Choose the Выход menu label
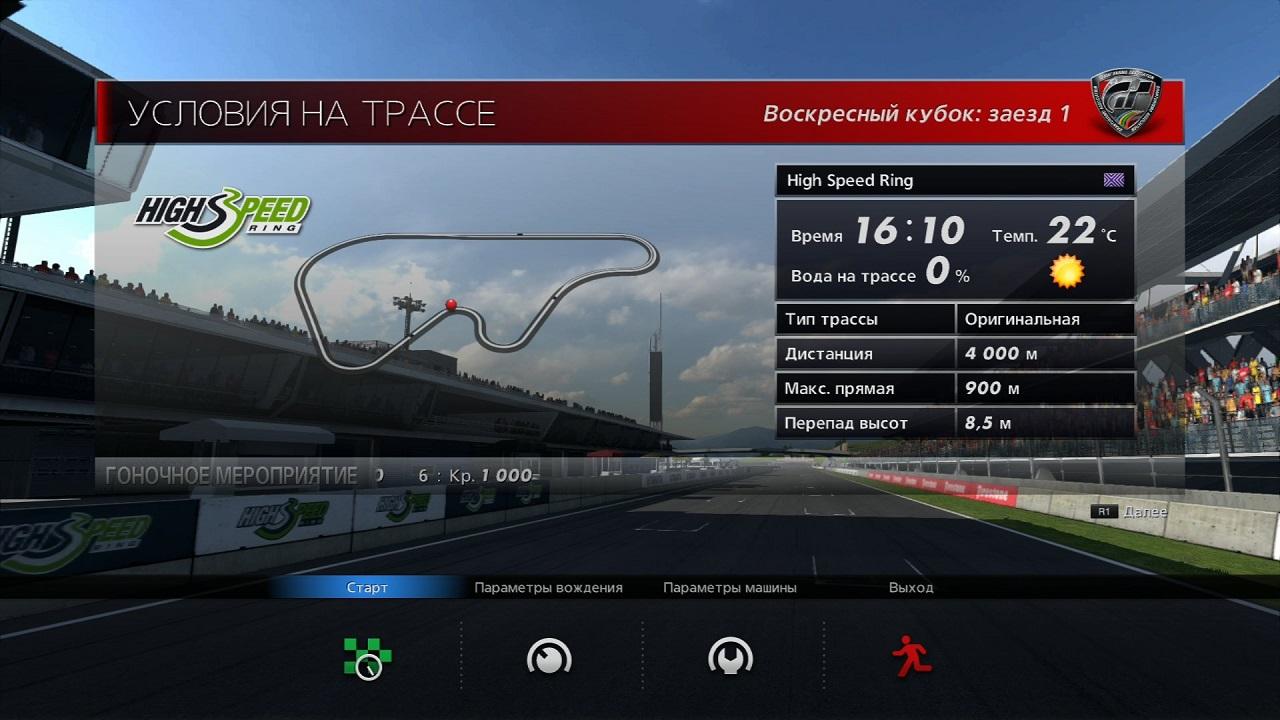 coord(911,588)
